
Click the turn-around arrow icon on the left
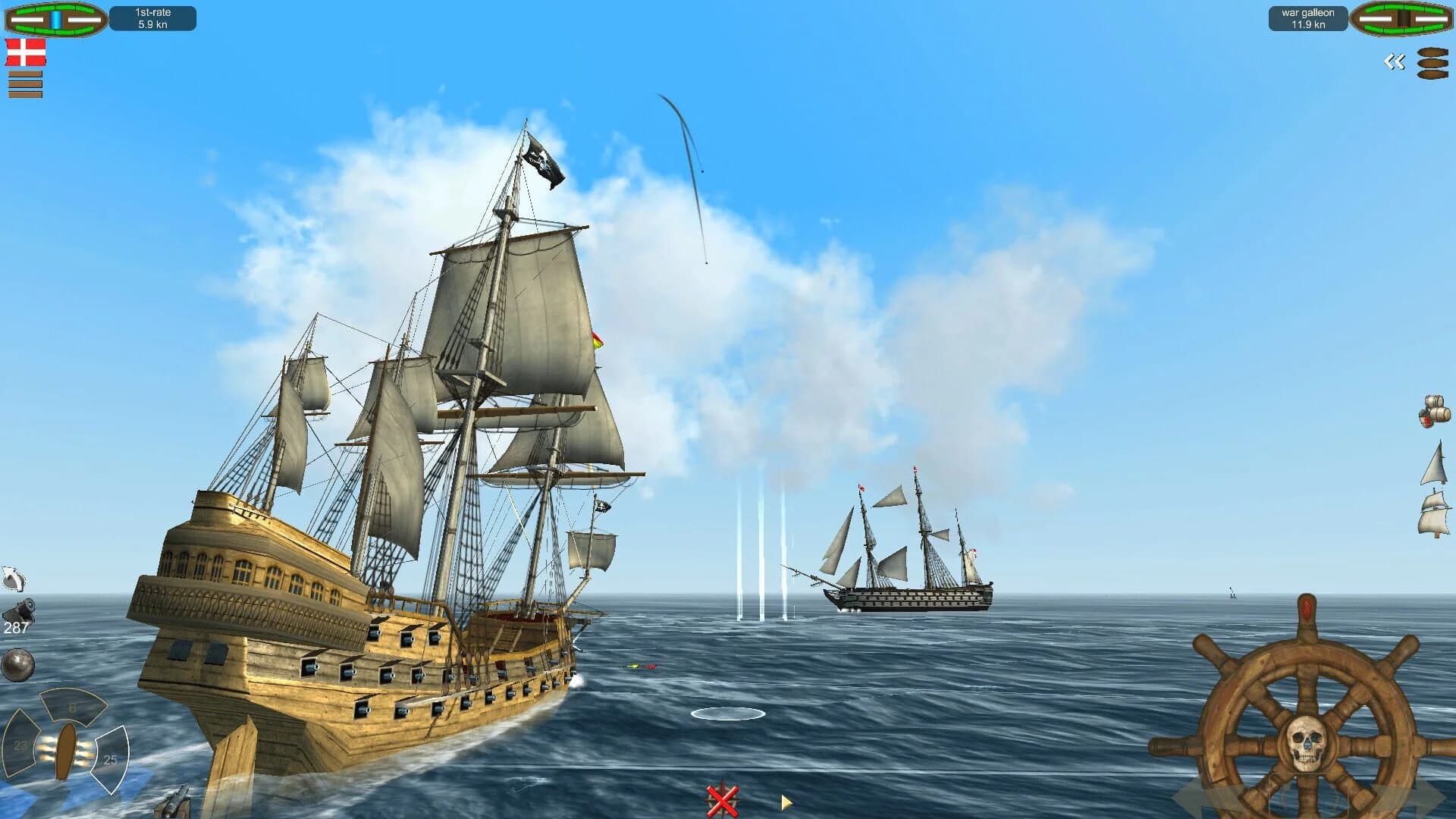tap(14, 579)
